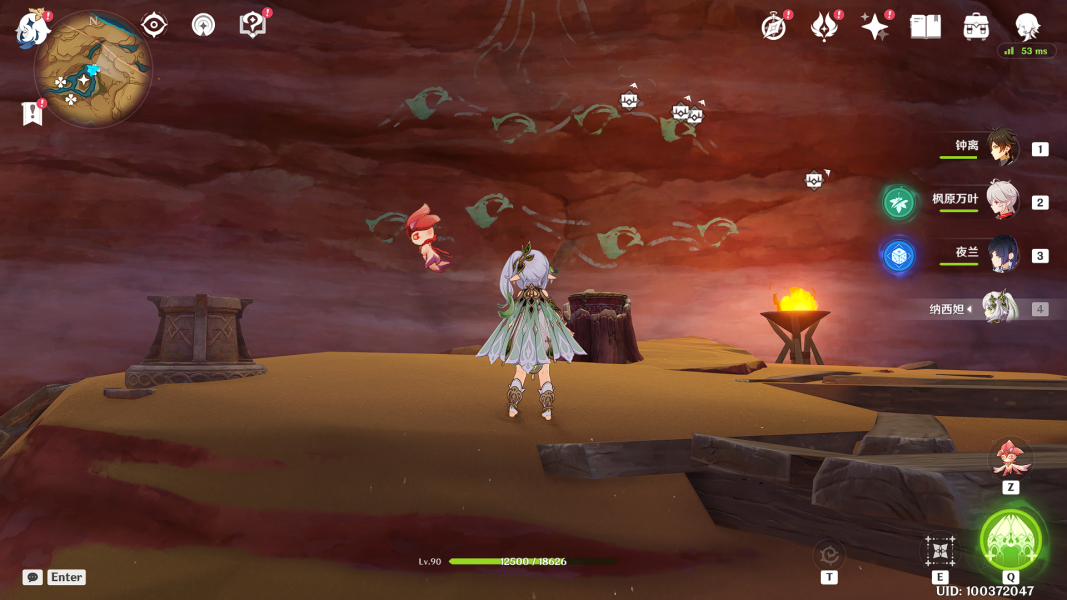Activate the eye-shaped elemental sight icon
The image size is (1067, 600).
tap(154, 25)
